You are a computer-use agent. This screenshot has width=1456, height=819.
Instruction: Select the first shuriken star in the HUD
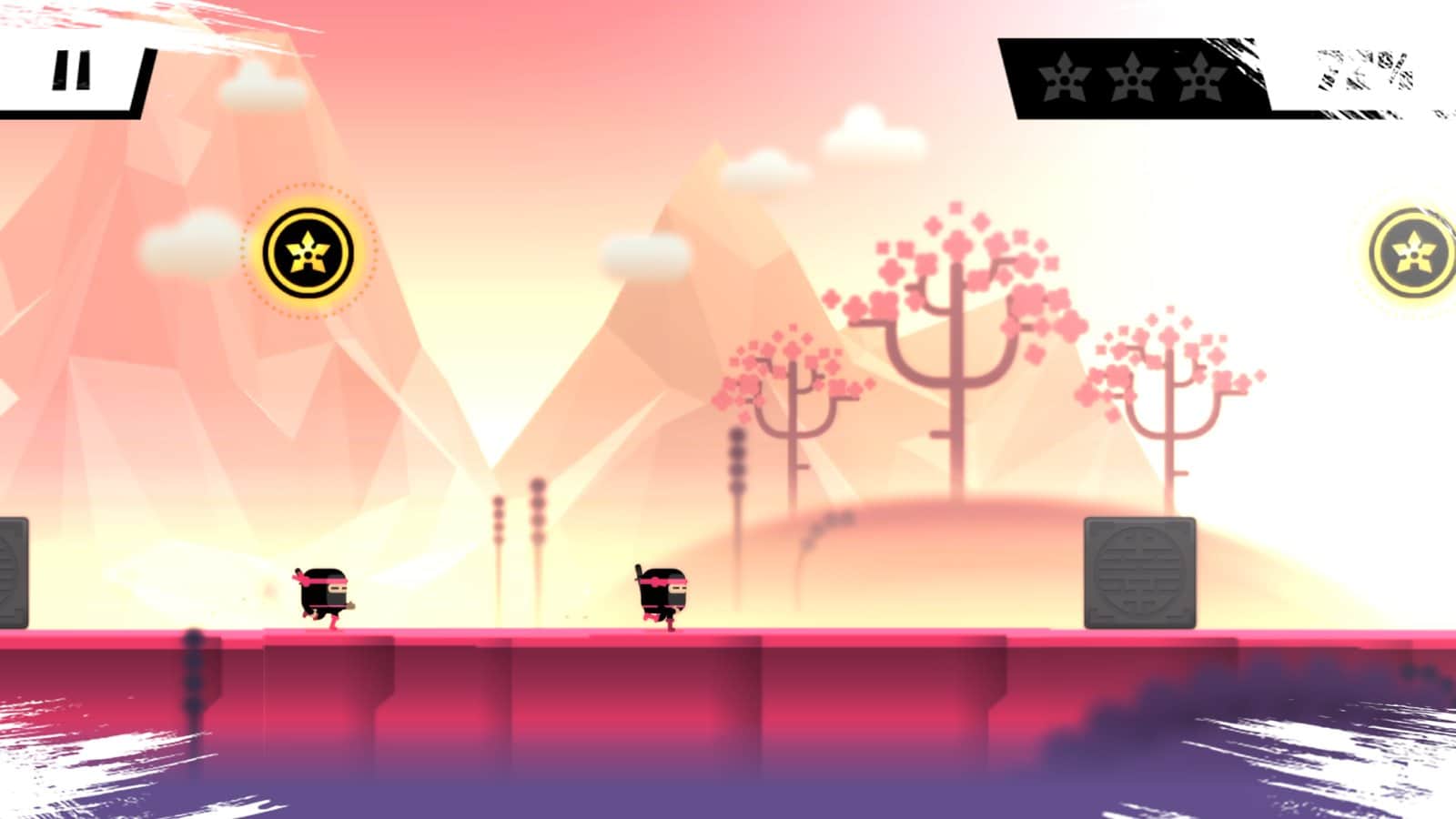(1061, 80)
